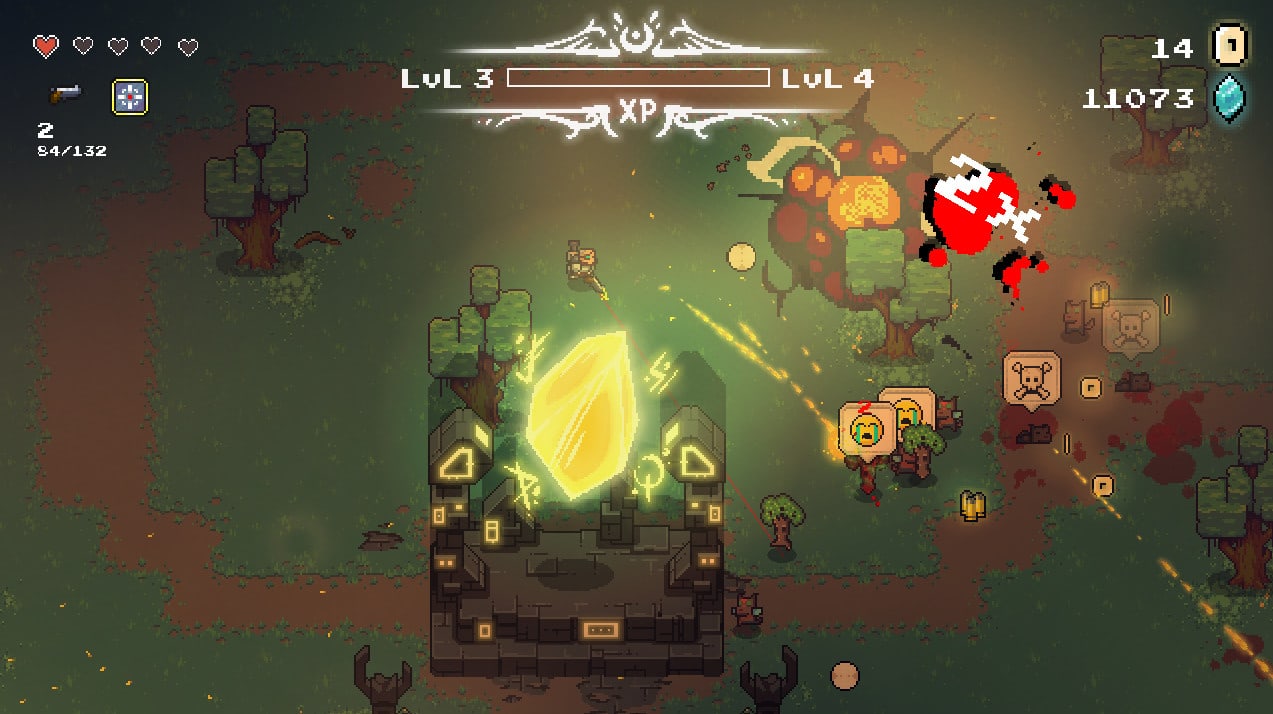Click the gold coin currency icon
Viewport: 1273px width, 714px height.
[1229, 46]
